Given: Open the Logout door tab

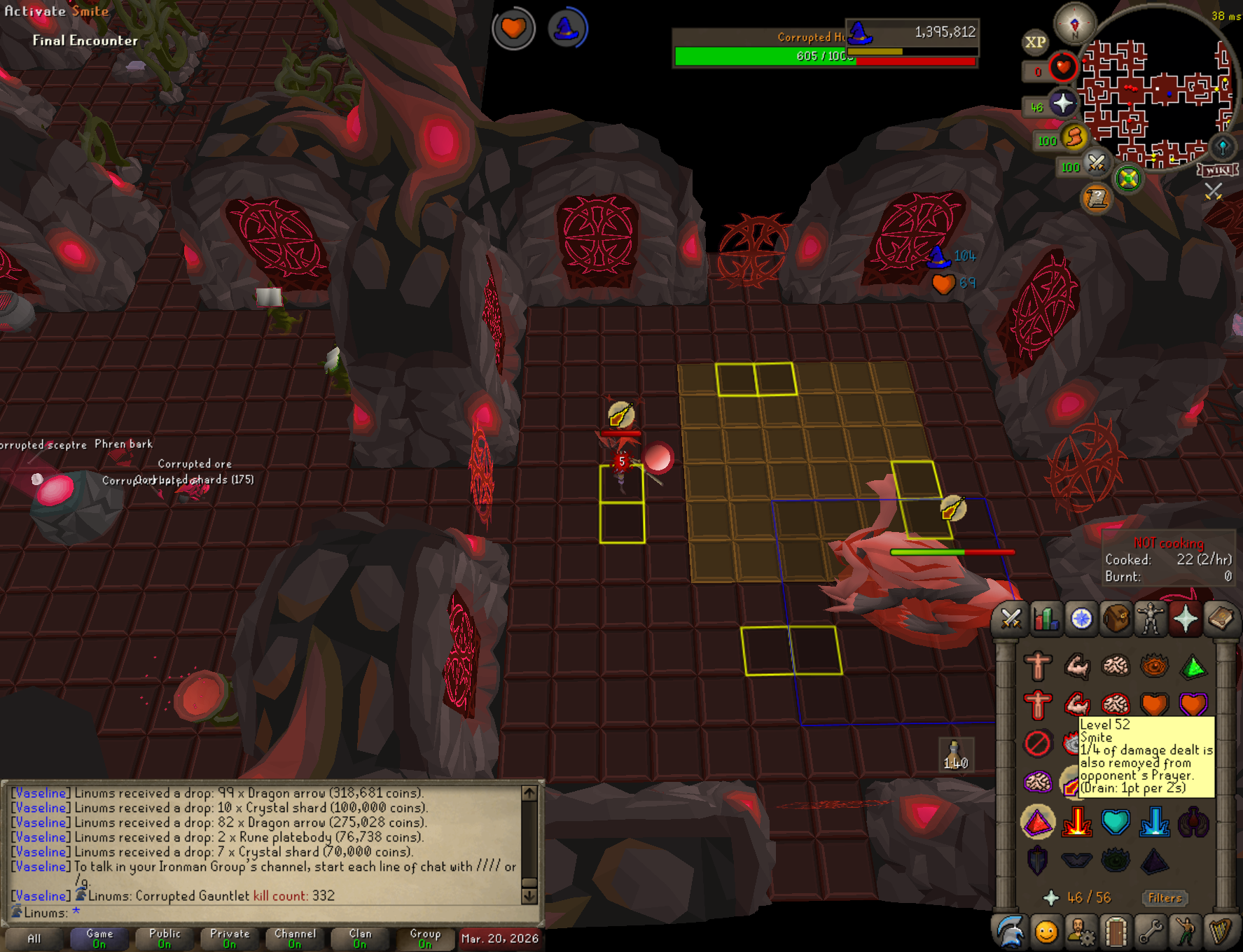Looking at the screenshot, I should (x=1116, y=932).
